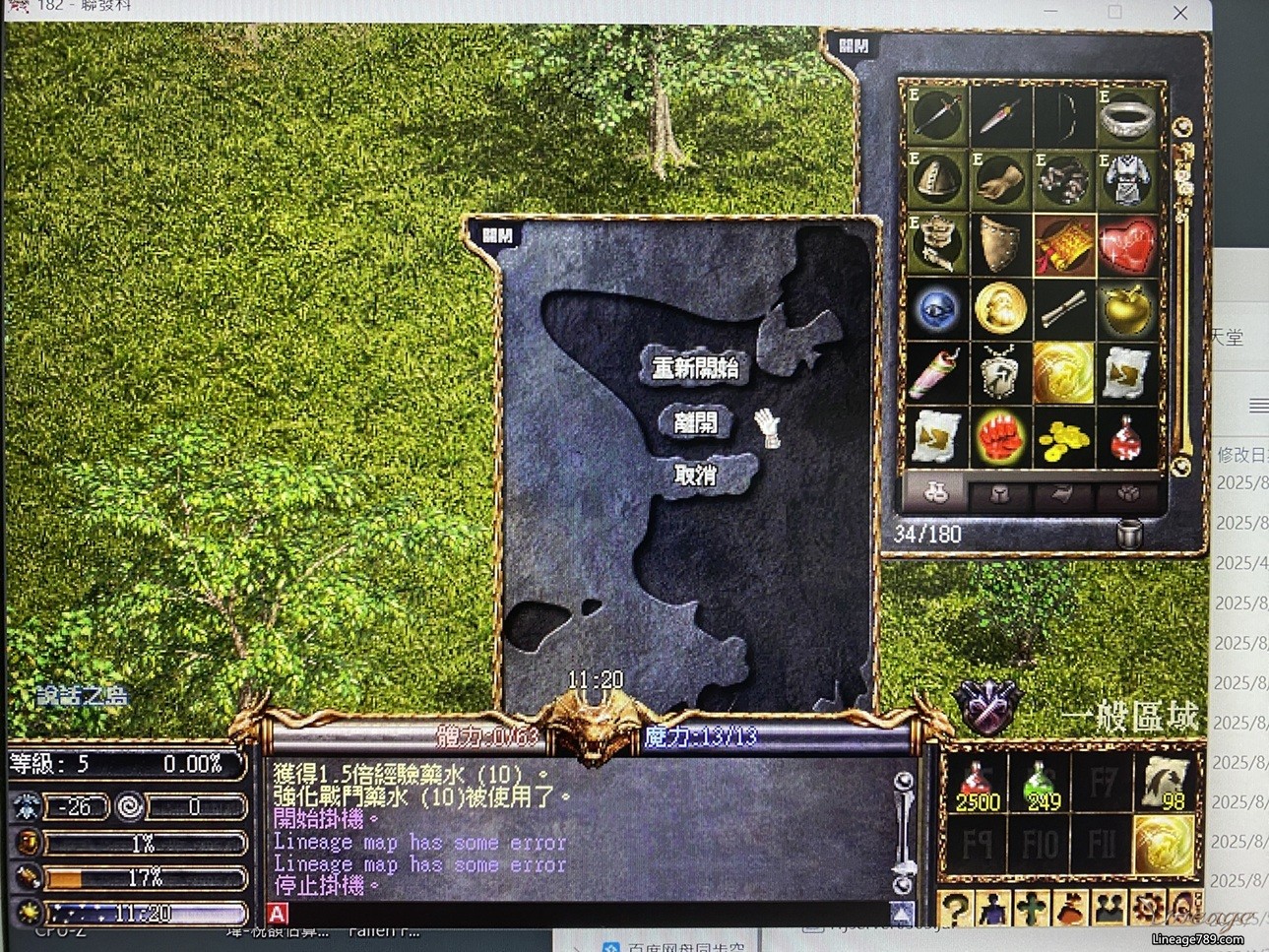Open the gear settings button

tap(1146, 909)
